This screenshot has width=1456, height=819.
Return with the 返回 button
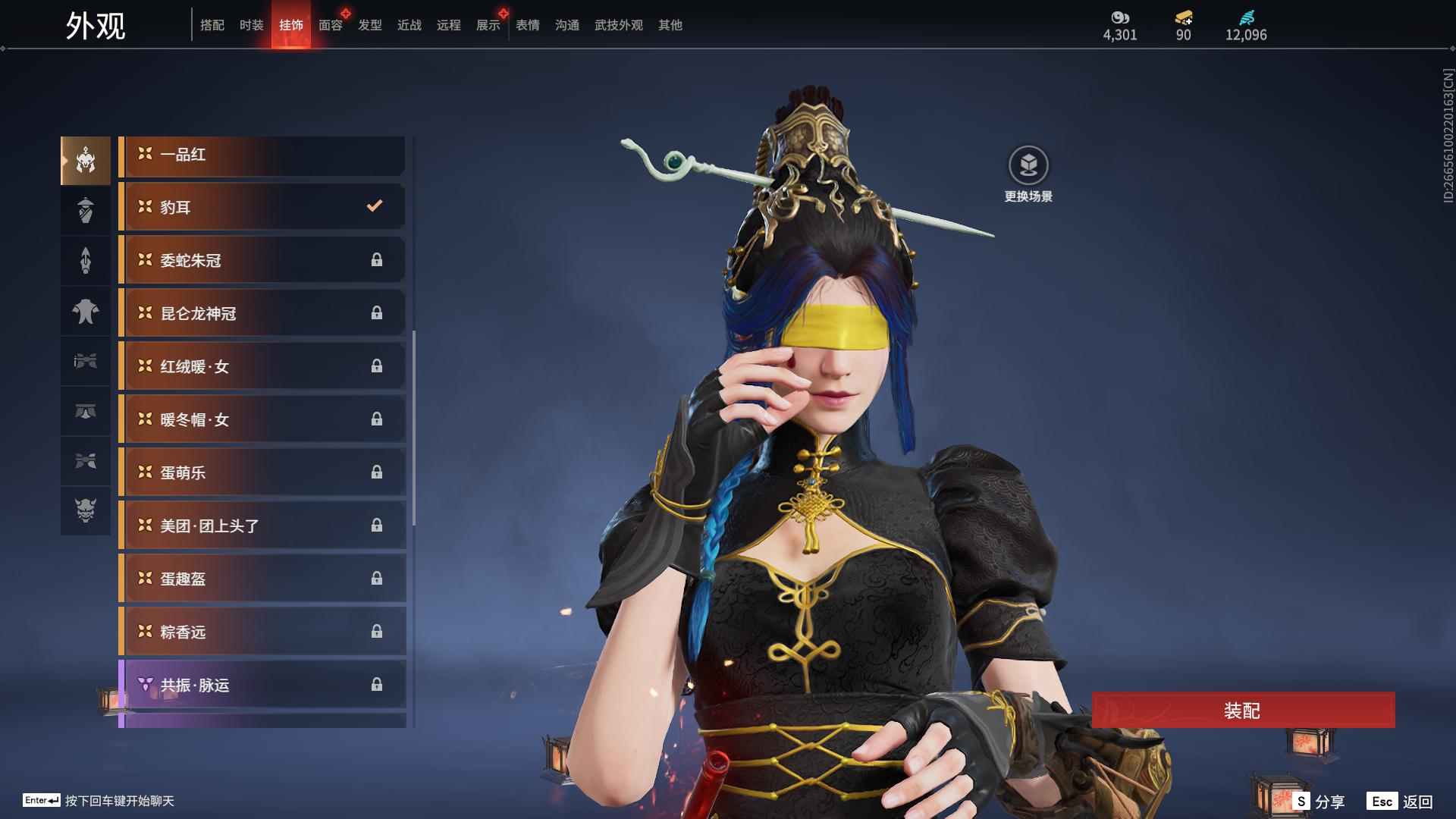(x=1401, y=801)
